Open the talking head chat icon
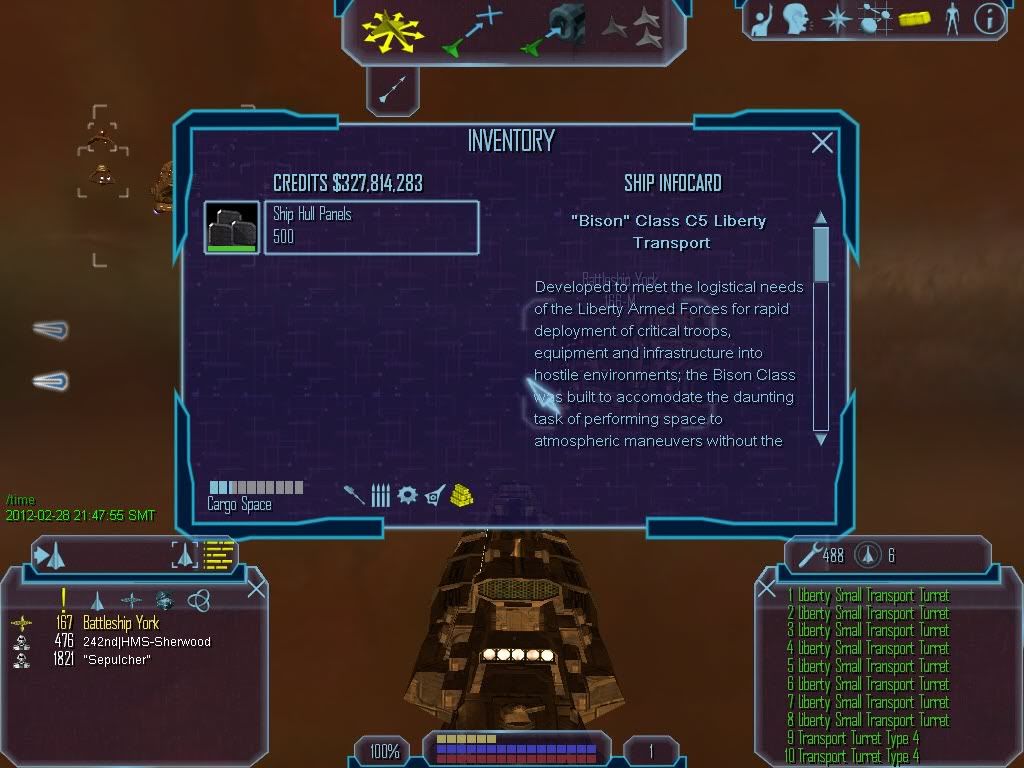Image resolution: width=1024 pixels, height=768 pixels. [796, 18]
